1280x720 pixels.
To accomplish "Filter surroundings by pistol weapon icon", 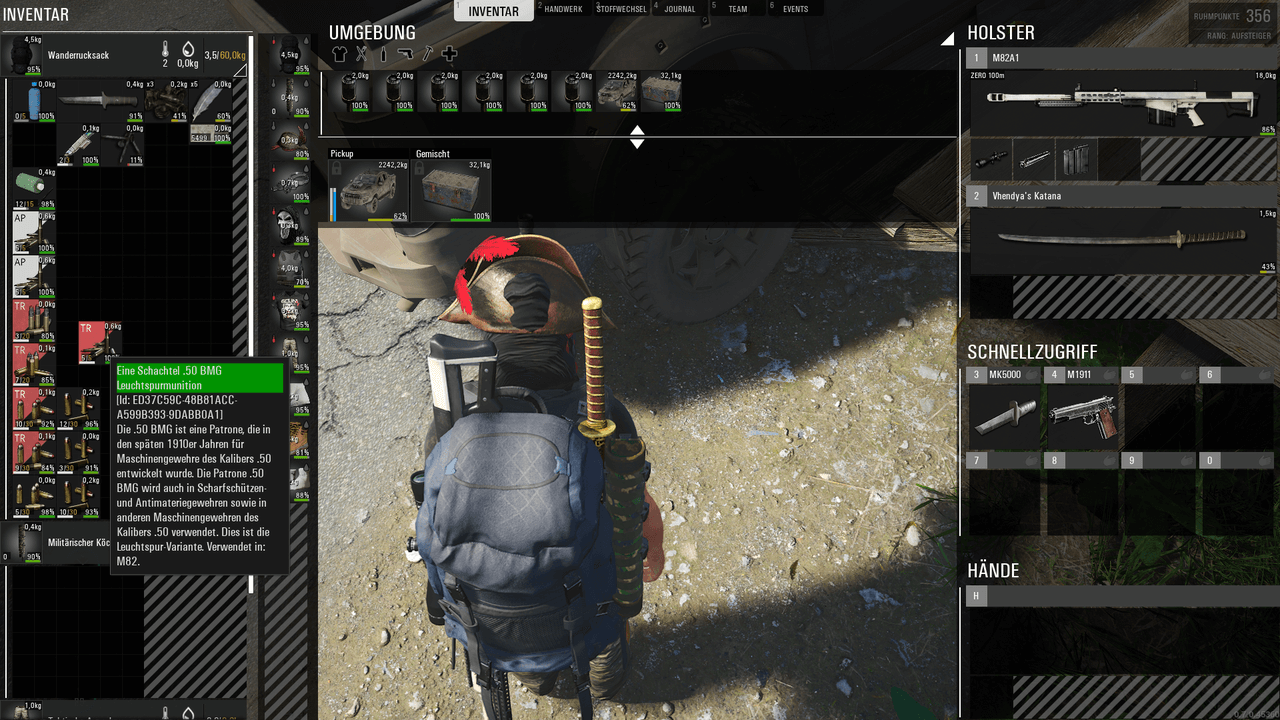I will [404, 54].
